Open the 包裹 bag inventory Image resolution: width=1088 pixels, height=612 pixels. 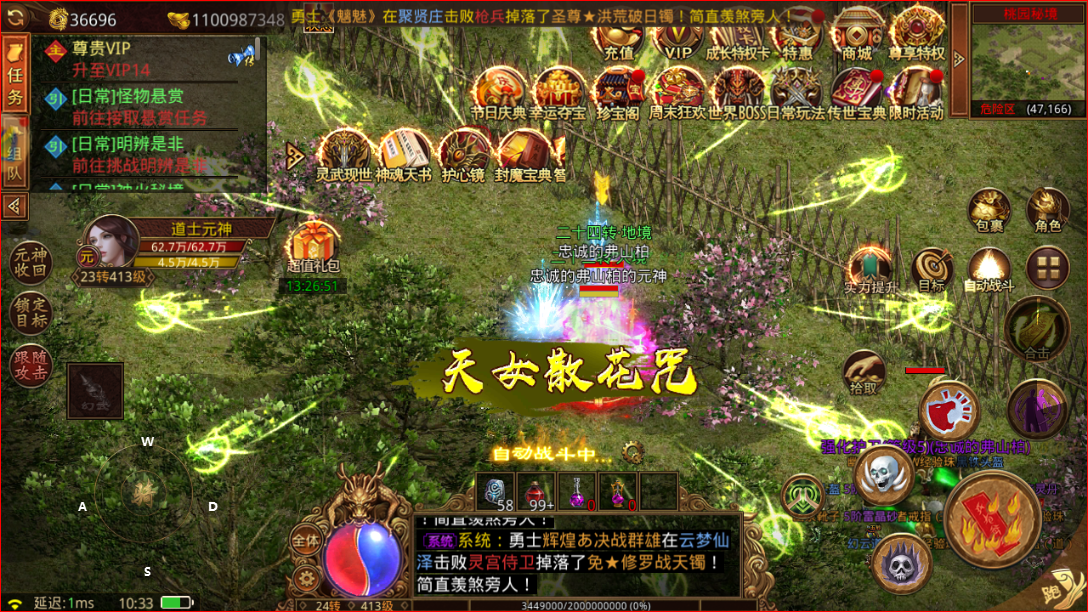coord(989,210)
